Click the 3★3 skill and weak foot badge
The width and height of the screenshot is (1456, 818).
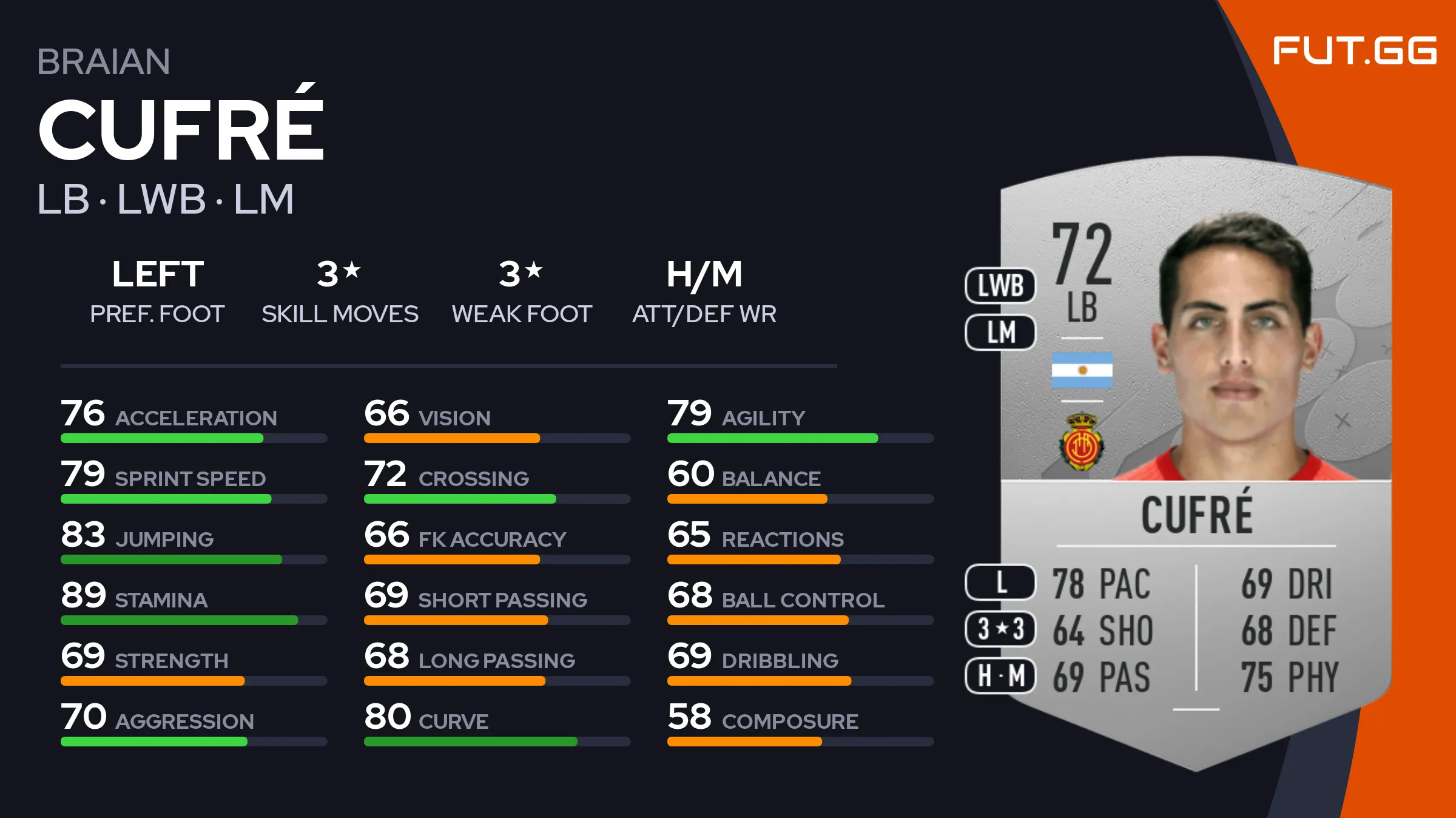pyautogui.click(x=1000, y=629)
